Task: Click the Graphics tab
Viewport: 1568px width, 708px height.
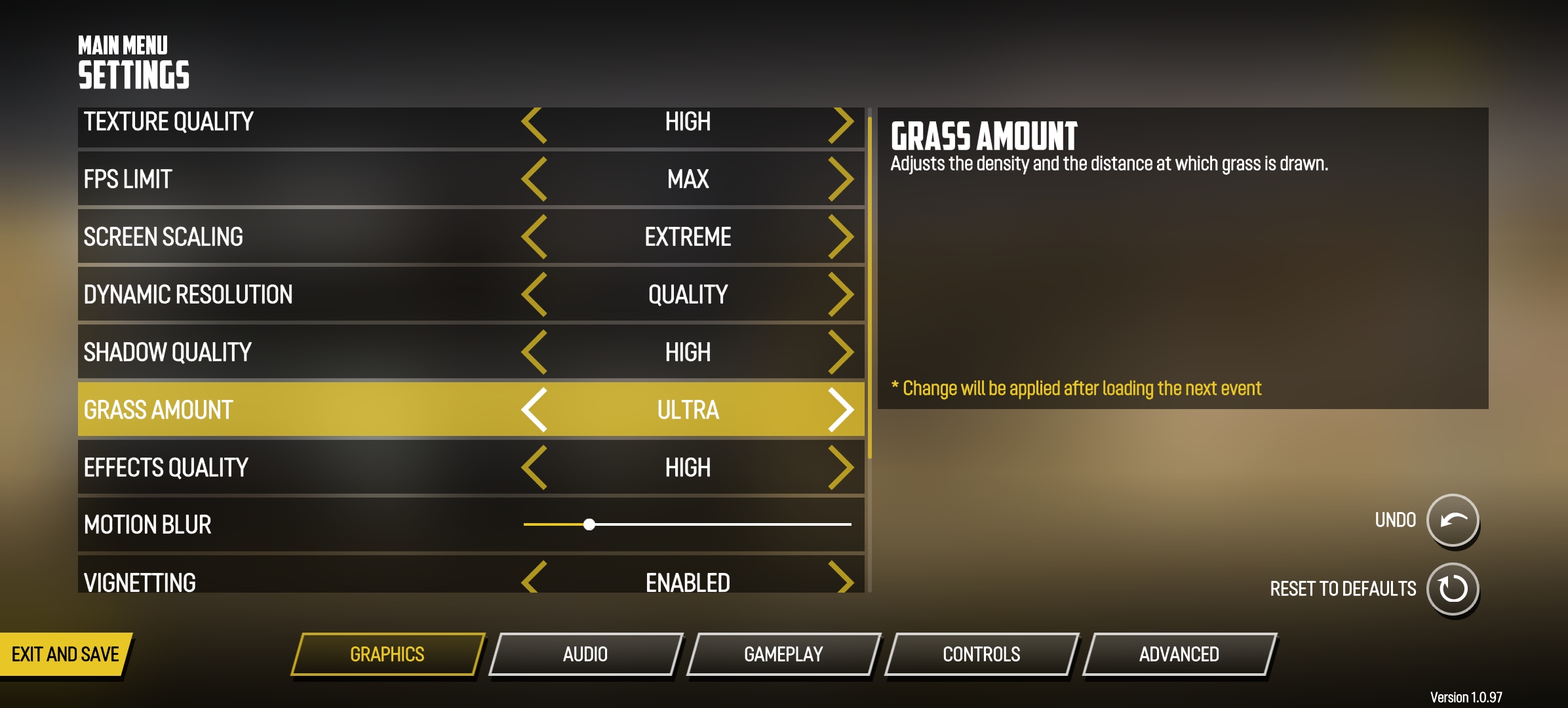Action: coord(387,654)
